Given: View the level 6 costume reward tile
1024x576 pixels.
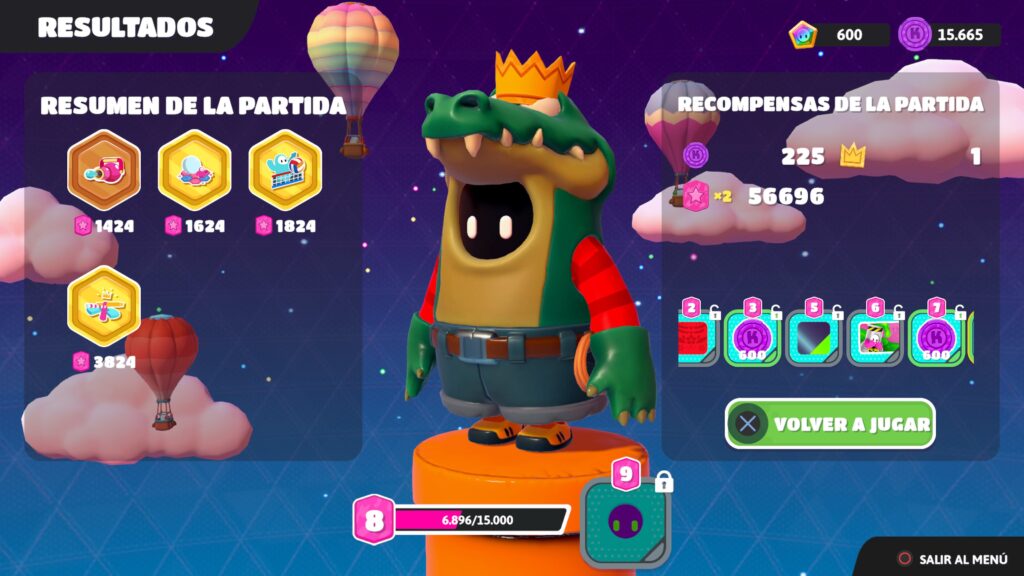Looking at the screenshot, I should coord(876,337).
